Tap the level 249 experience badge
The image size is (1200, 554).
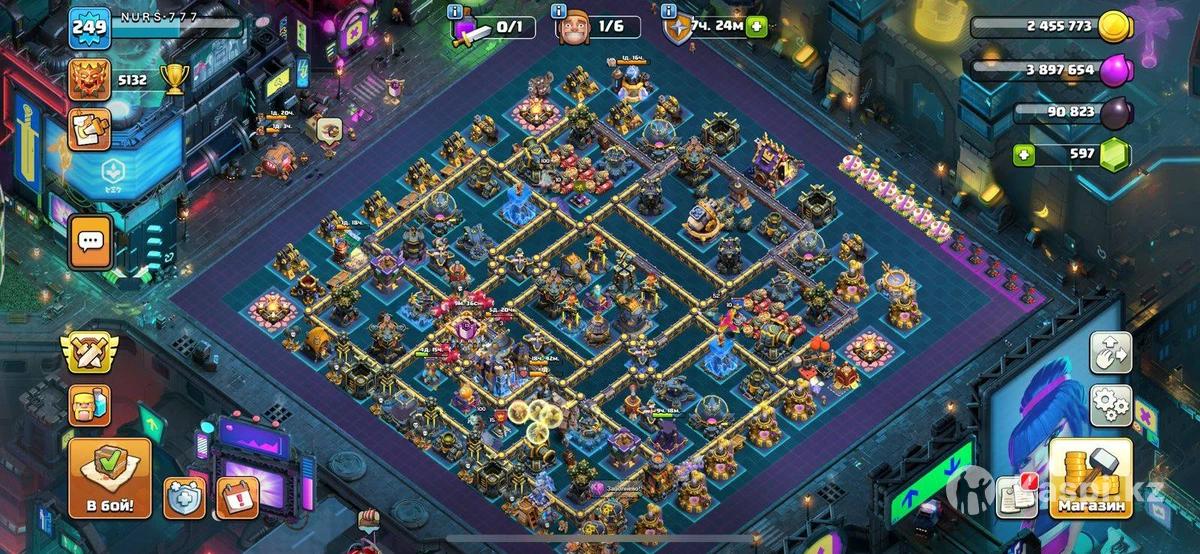89,27
